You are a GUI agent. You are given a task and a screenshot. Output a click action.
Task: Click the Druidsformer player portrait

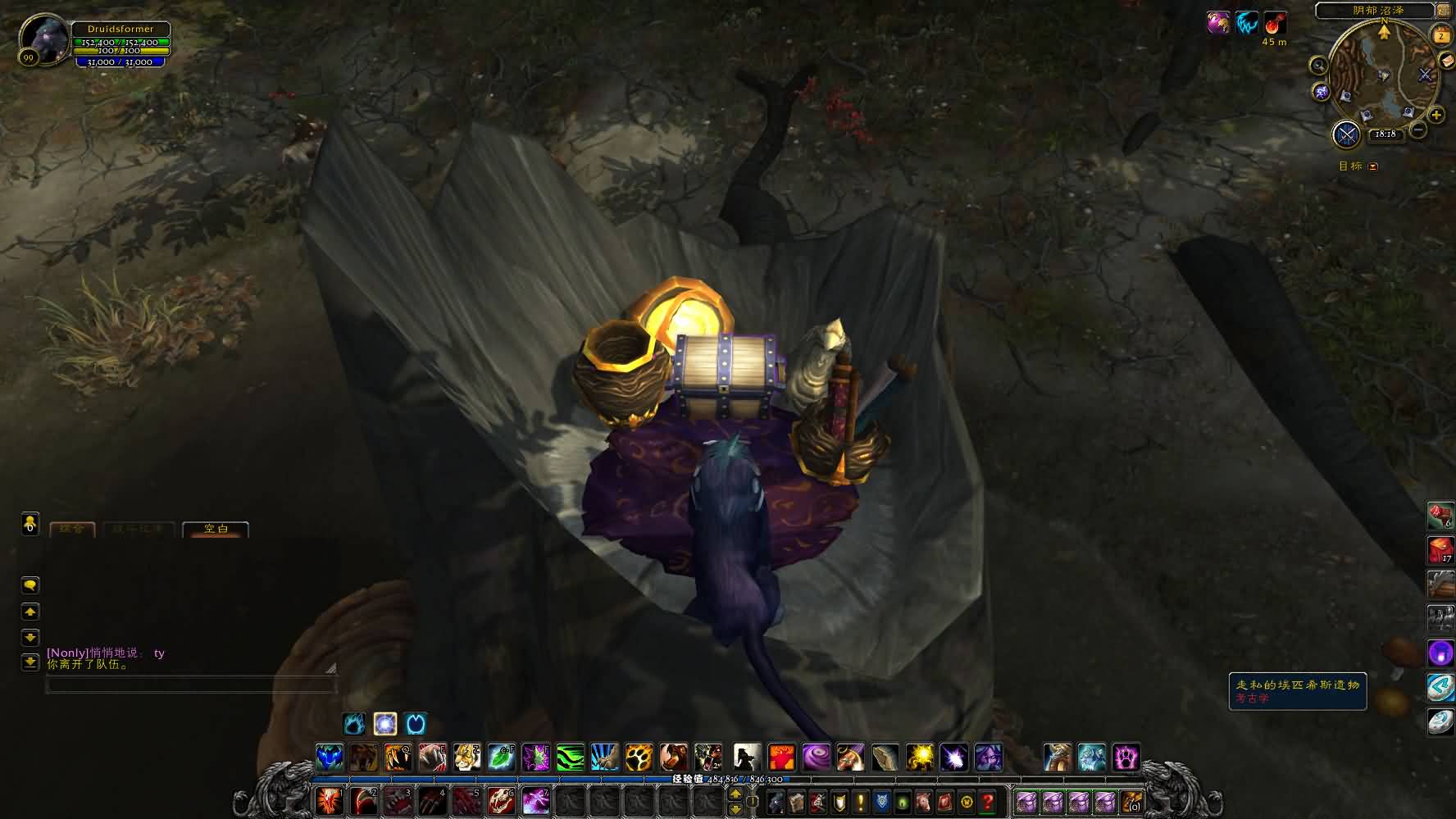43,37
